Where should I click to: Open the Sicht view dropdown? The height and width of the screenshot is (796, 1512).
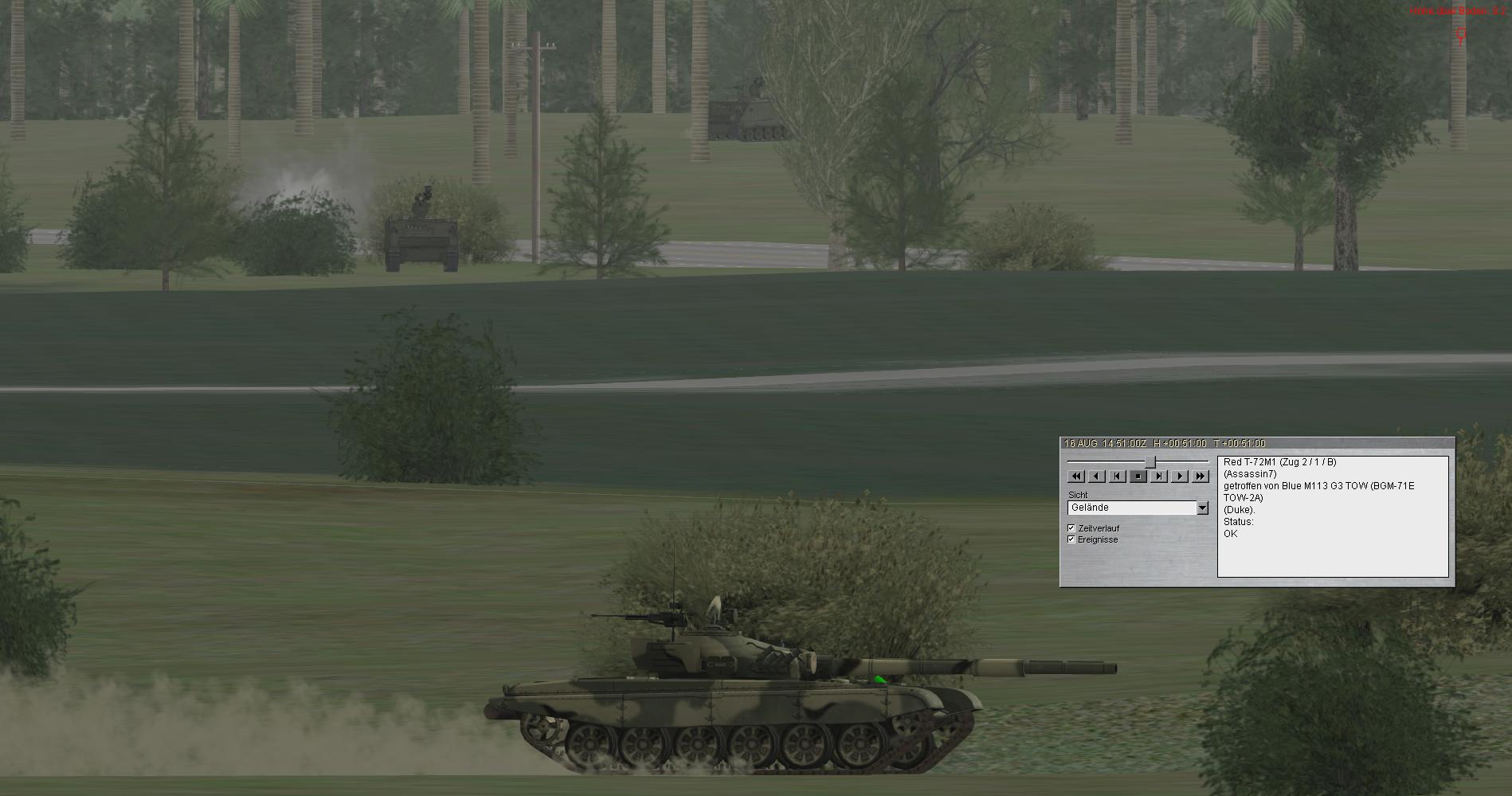coord(1202,508)
